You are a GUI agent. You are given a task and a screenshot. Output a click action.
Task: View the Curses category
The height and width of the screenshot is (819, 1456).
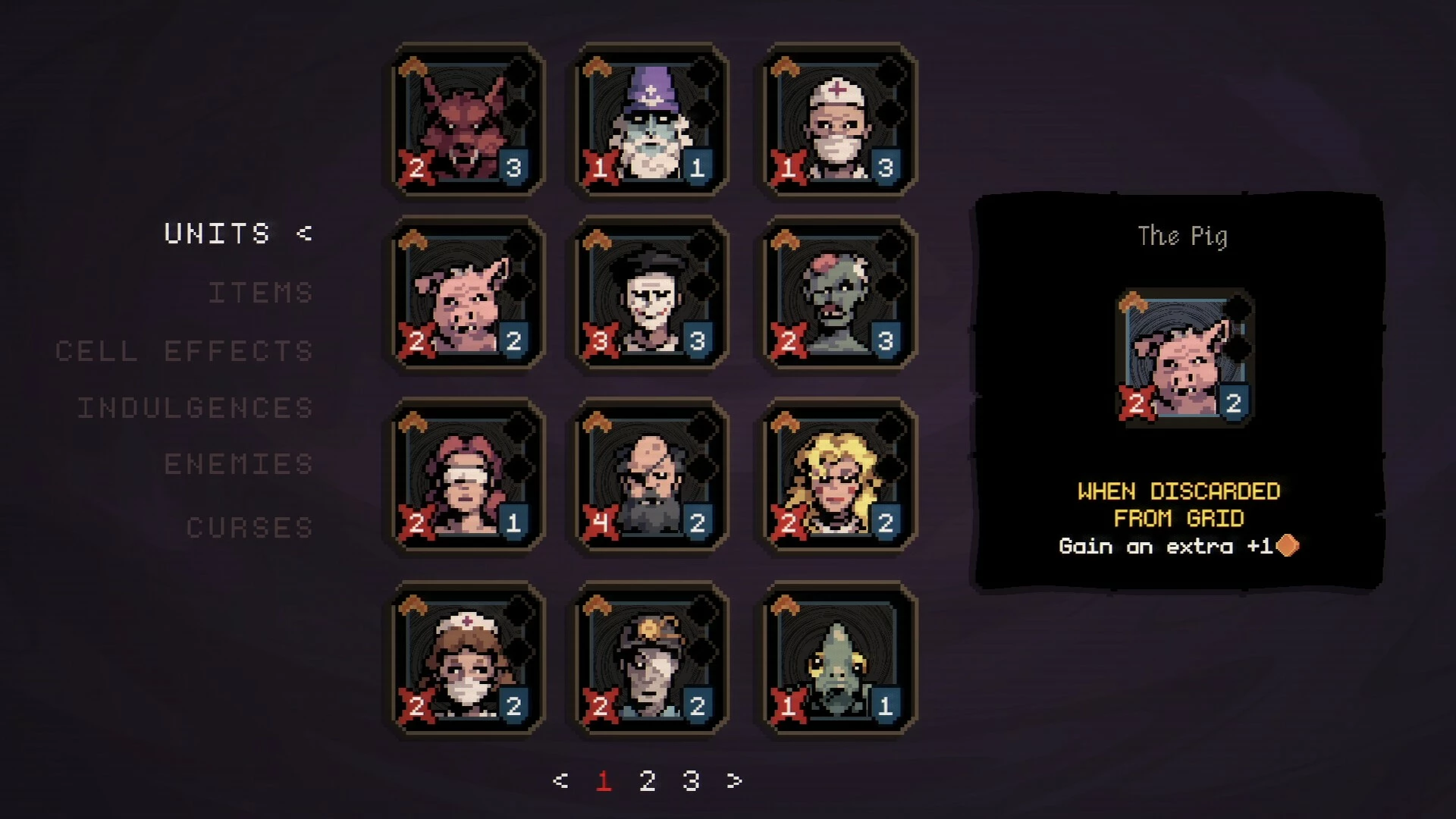coord(249,528)
